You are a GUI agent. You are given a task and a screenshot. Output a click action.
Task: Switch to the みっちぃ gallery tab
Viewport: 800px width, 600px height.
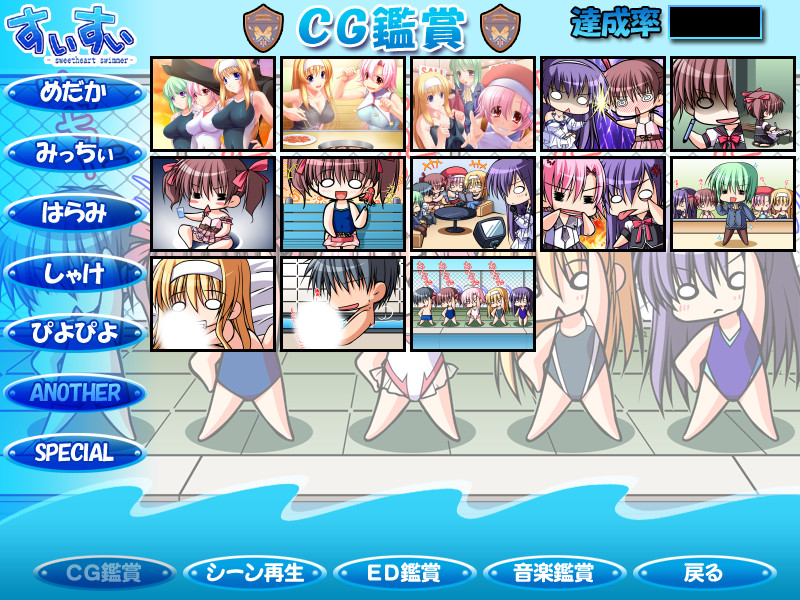[75, 152]
